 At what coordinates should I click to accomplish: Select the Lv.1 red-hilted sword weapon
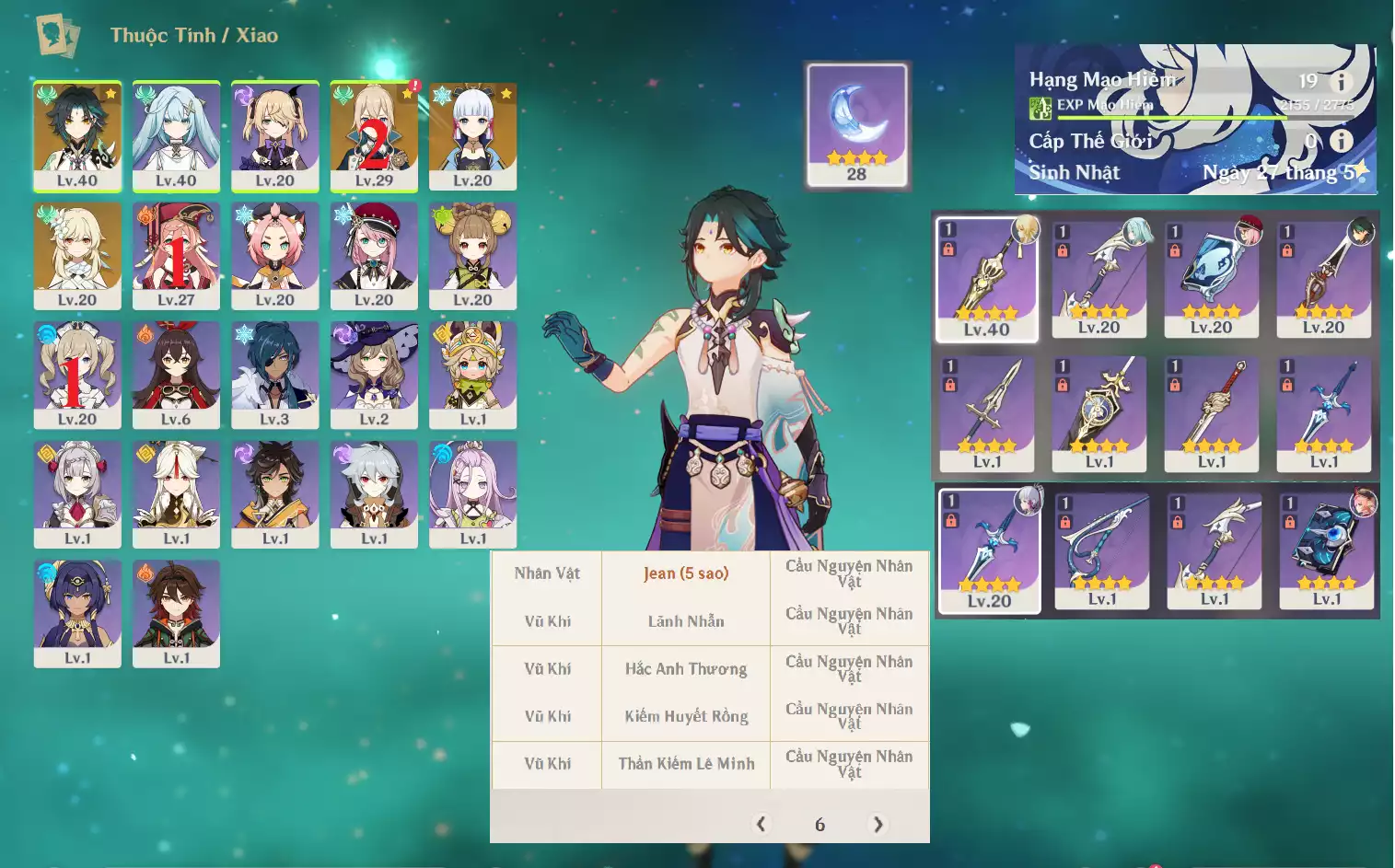tap(1212, 414)
